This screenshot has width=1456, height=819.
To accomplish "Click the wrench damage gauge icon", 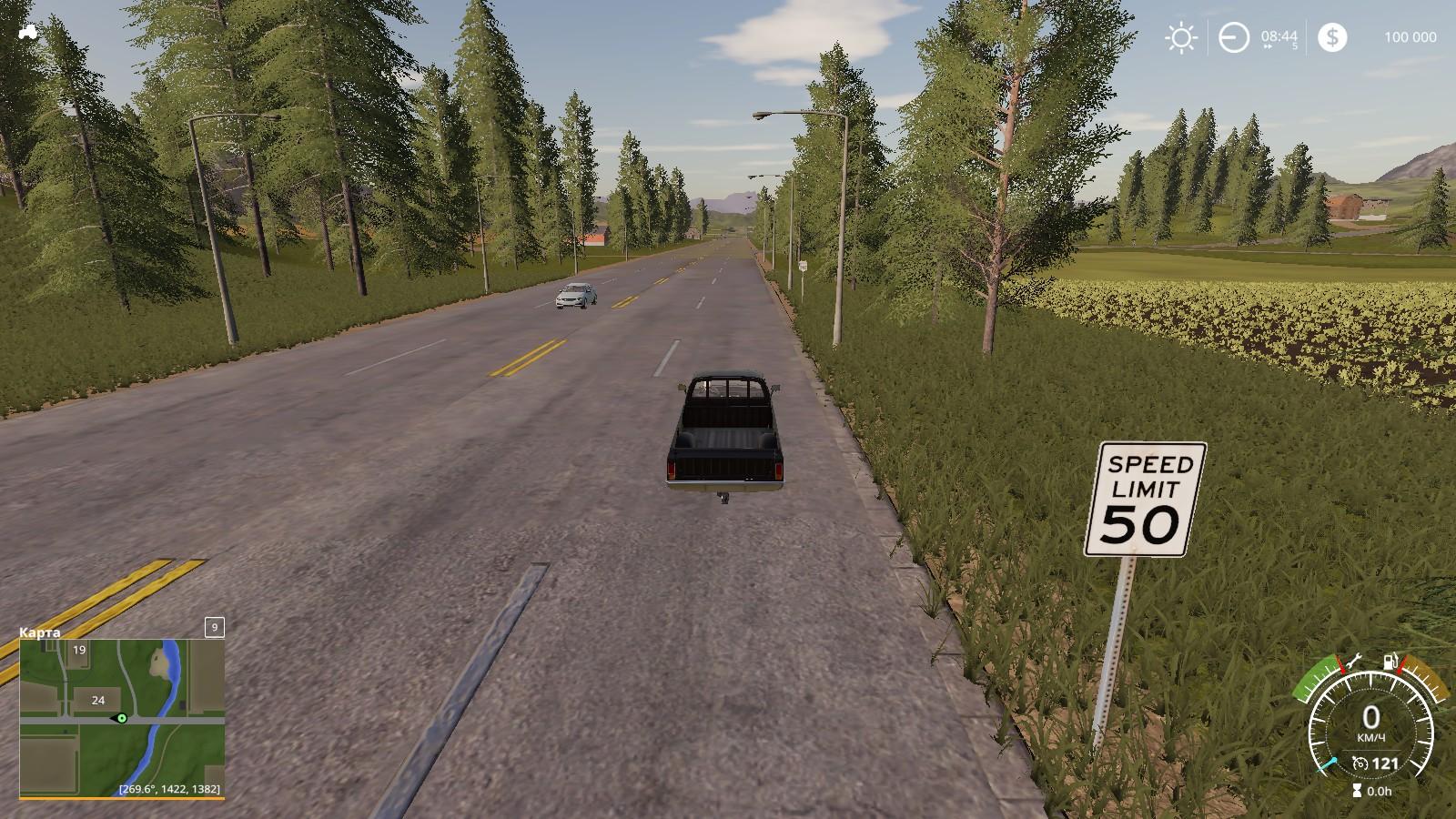I will point(1352,660).
